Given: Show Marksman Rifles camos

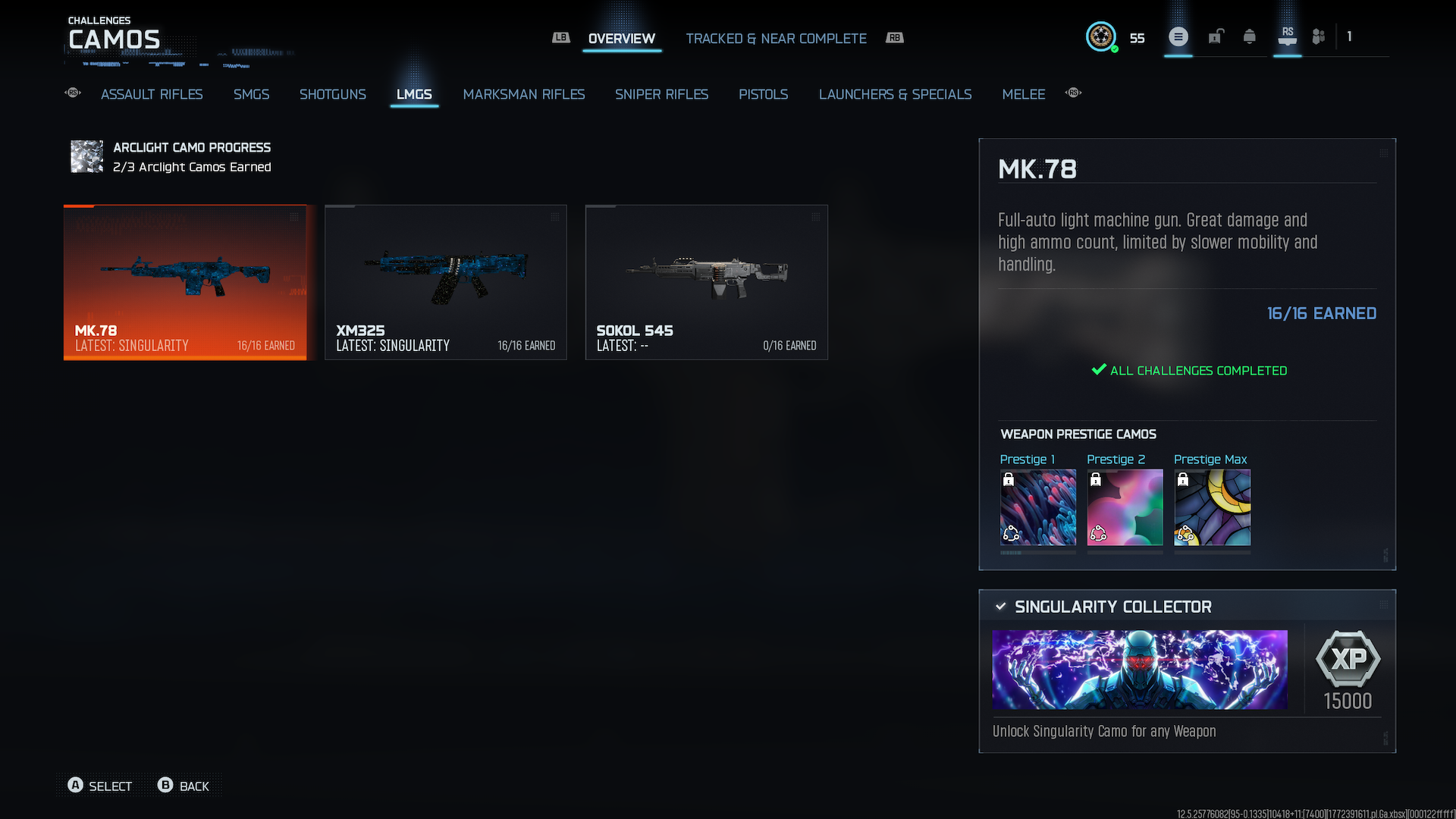Looking at the screenshot, I should point(523,94).
